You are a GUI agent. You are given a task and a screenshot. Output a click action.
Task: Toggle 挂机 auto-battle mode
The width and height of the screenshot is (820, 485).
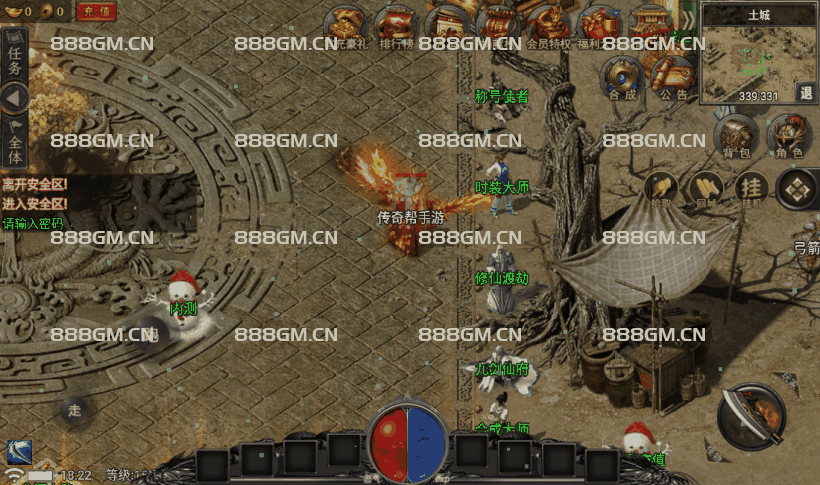[751, 188]
